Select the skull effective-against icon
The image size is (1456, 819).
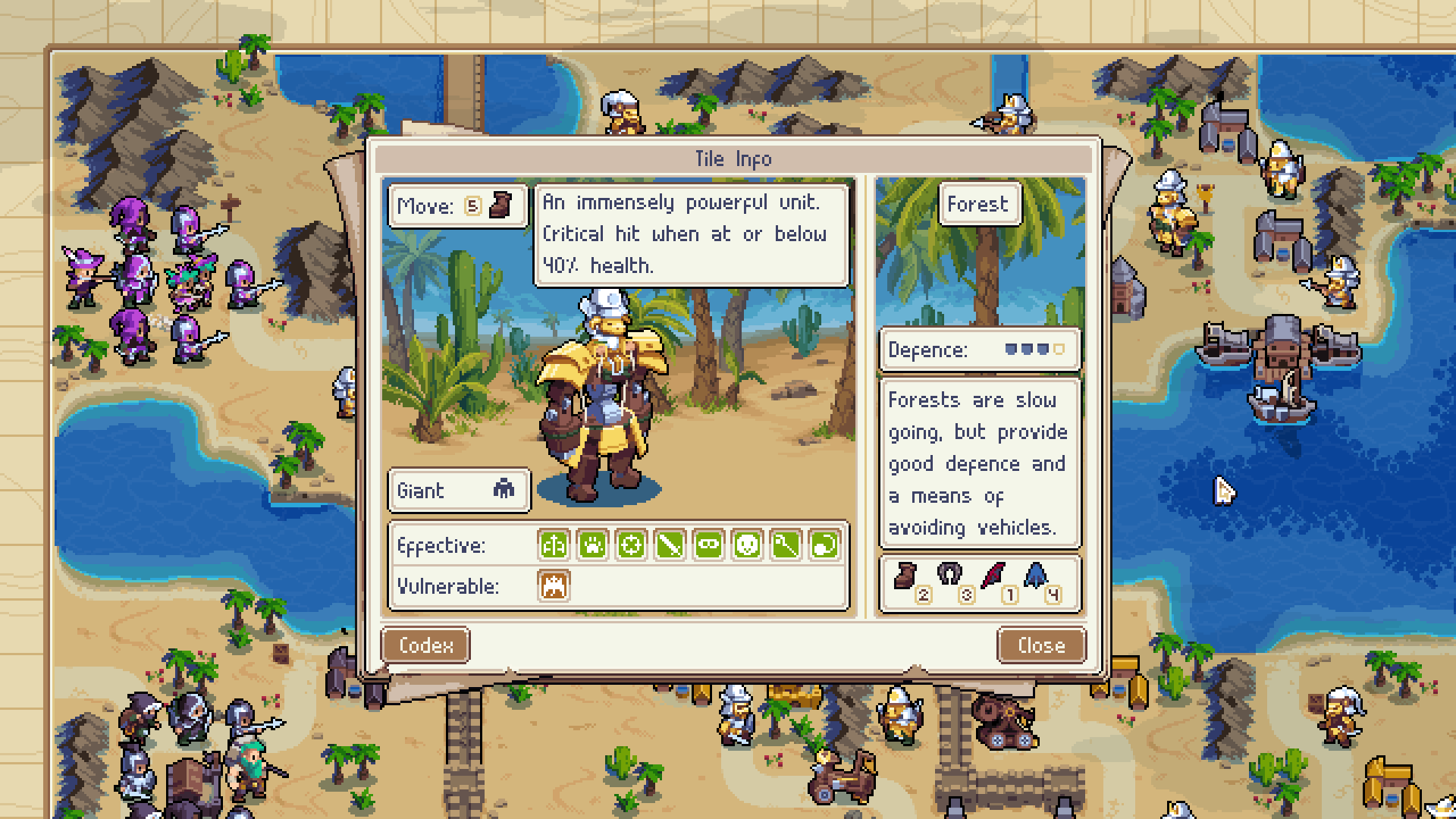coord(747,545)
